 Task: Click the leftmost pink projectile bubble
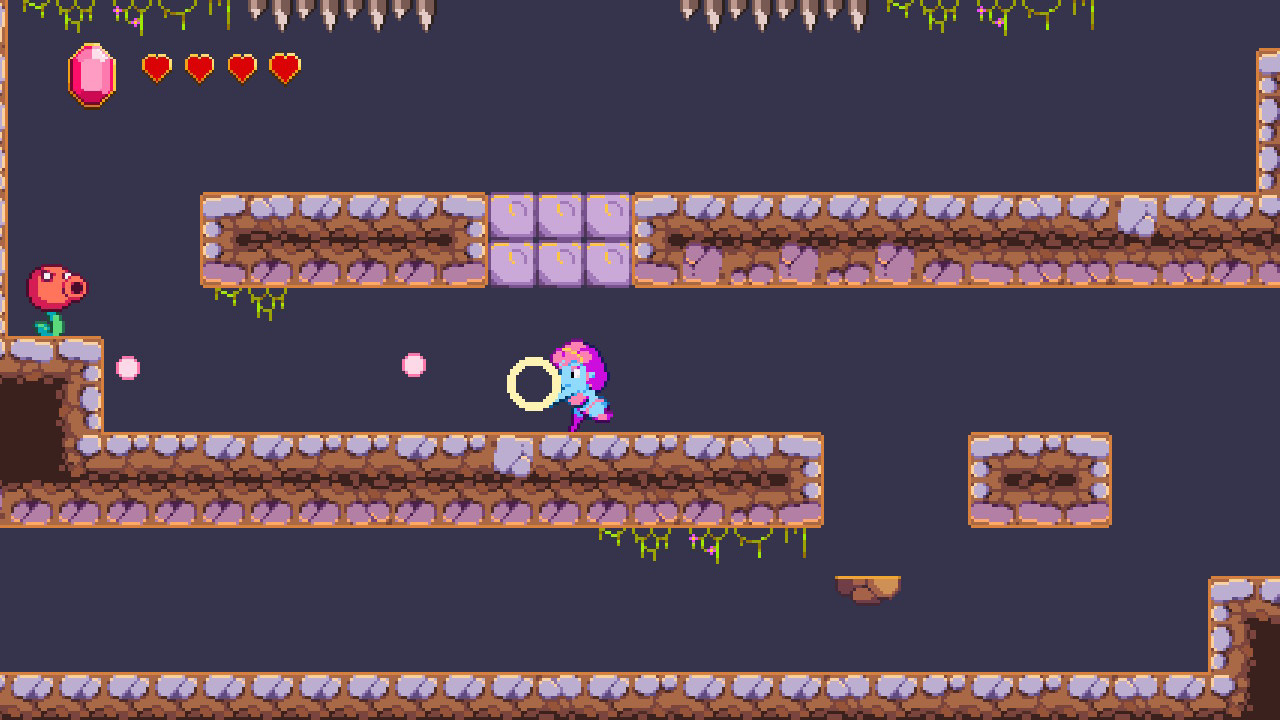[x=128, y=366]
